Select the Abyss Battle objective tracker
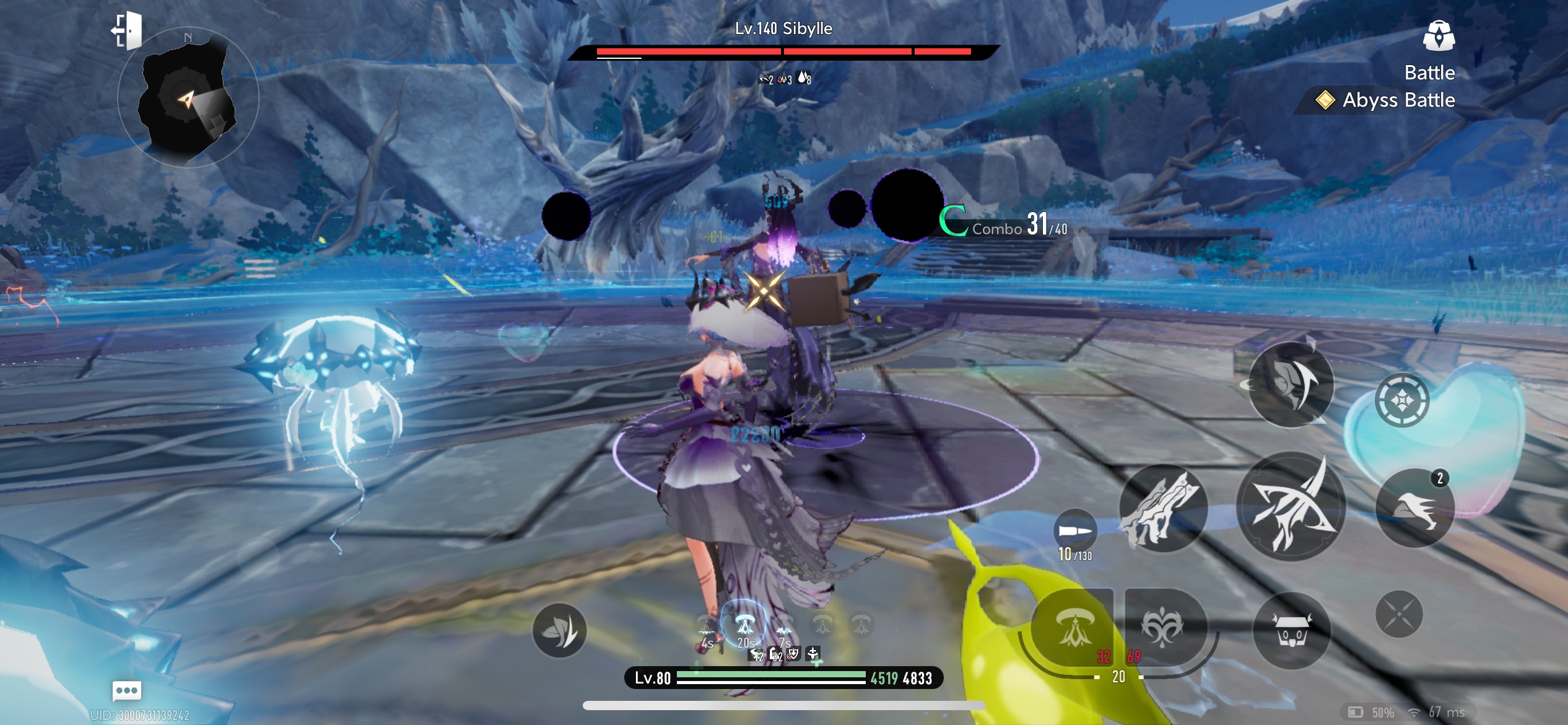Image resolution: width=1568 pixels, height=725 pixels. point(1387,100)
